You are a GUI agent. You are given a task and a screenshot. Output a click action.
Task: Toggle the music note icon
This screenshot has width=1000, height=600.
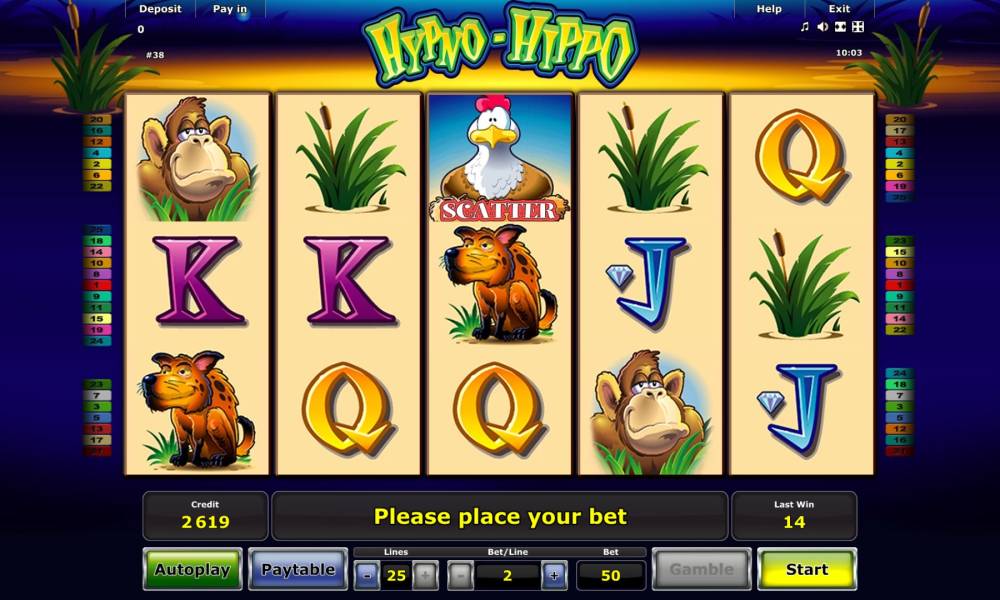coord(805,27)
